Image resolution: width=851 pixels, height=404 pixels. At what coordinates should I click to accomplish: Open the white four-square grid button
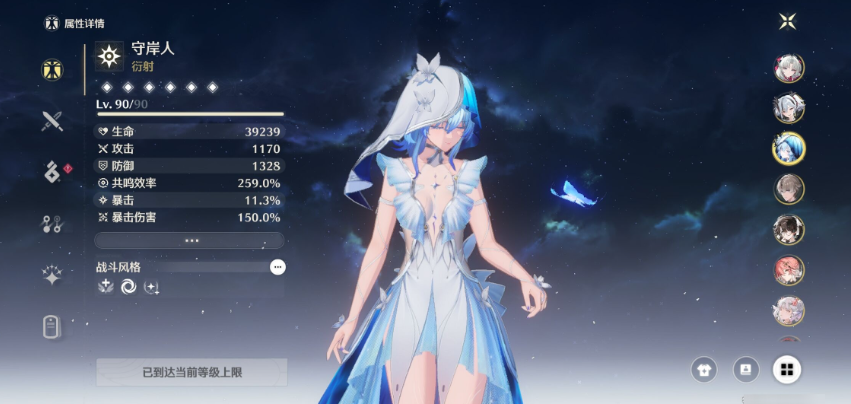pos(787,370)
